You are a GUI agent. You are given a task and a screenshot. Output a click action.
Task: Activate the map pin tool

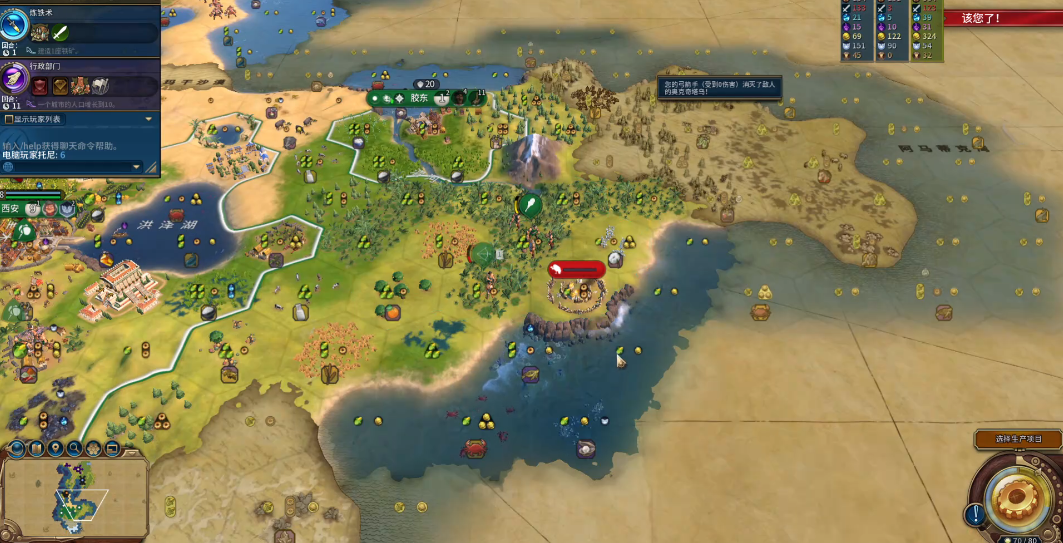click(56, 448)
